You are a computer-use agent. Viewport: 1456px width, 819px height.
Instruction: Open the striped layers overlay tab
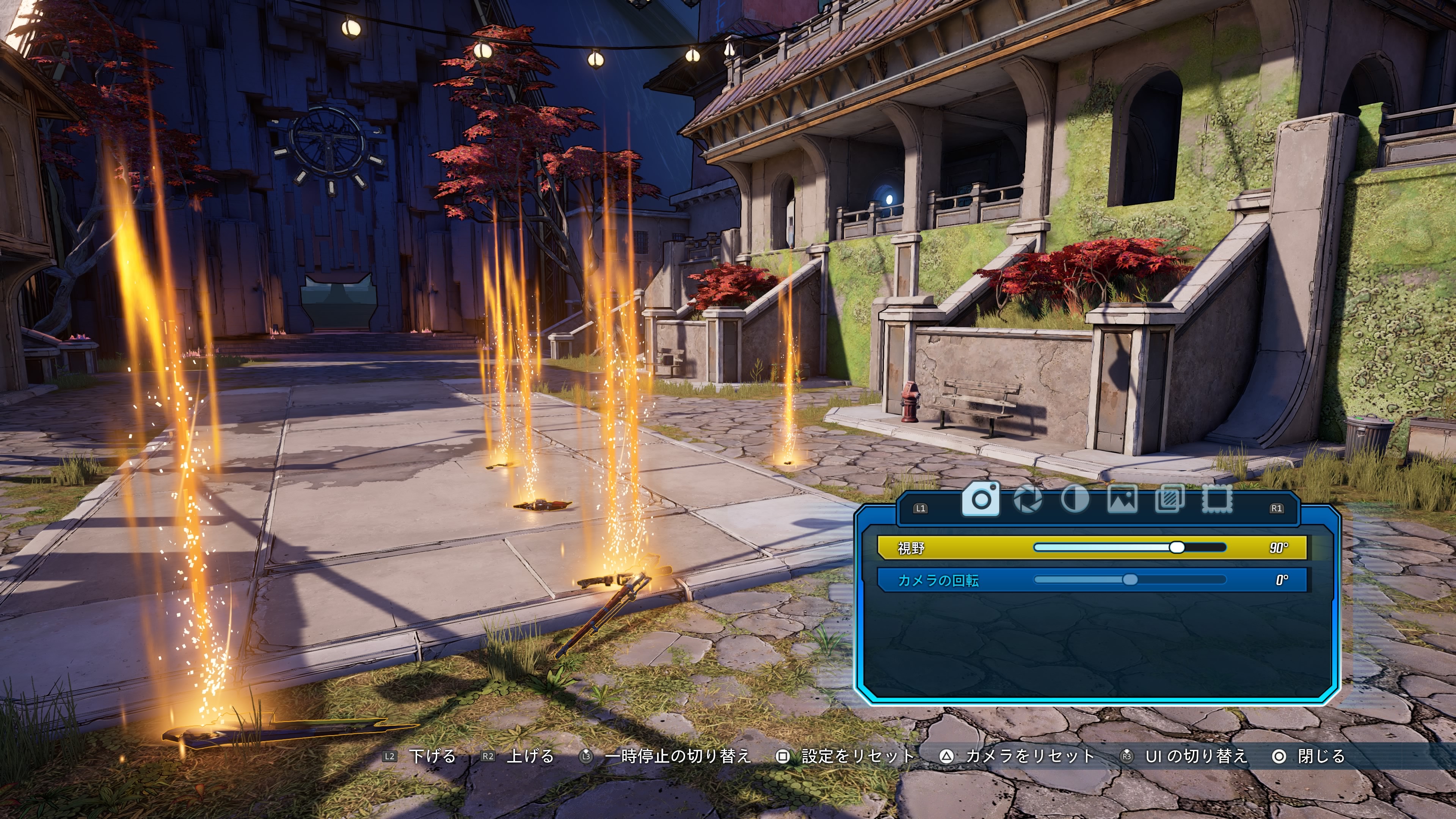pos(1169,499)
